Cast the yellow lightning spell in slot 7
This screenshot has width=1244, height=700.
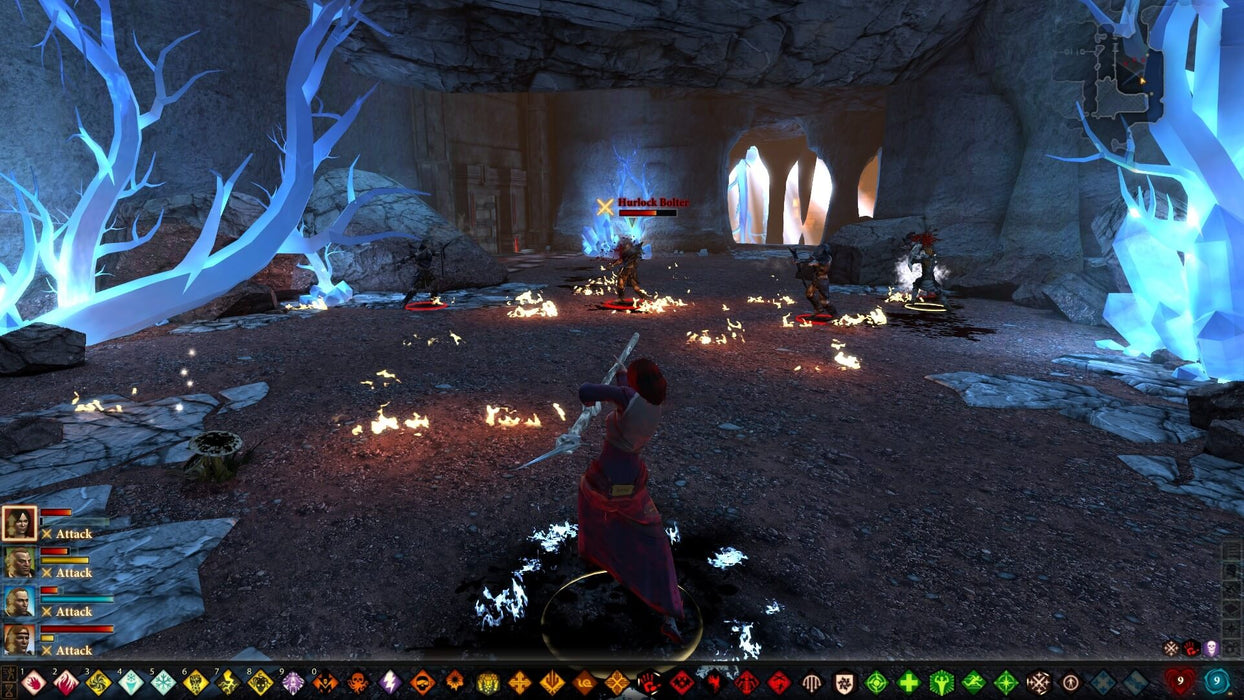pyautogui.click(x=227, y=683)
